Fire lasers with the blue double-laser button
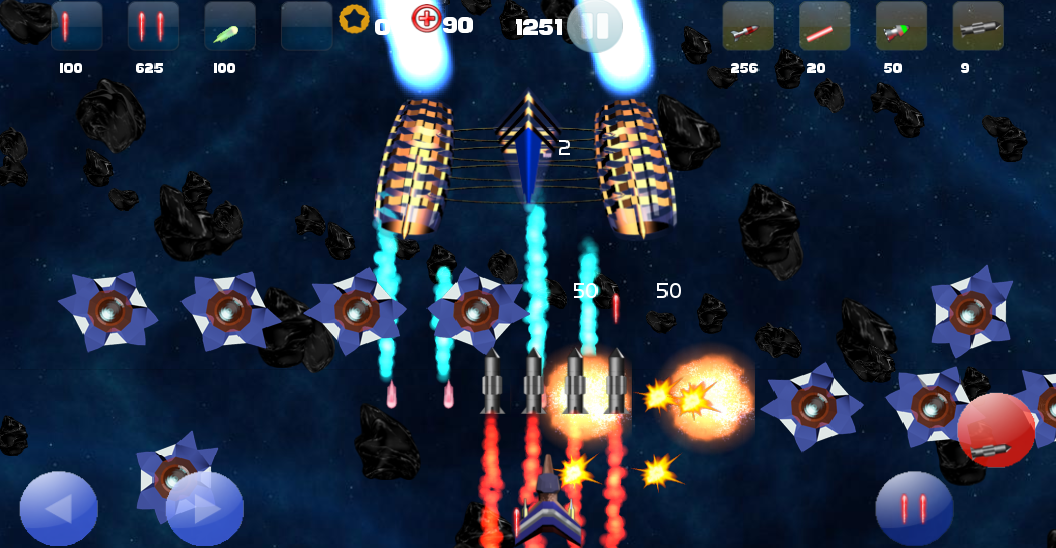Viewport: 1056px width, 548px height. coord(914,509)
